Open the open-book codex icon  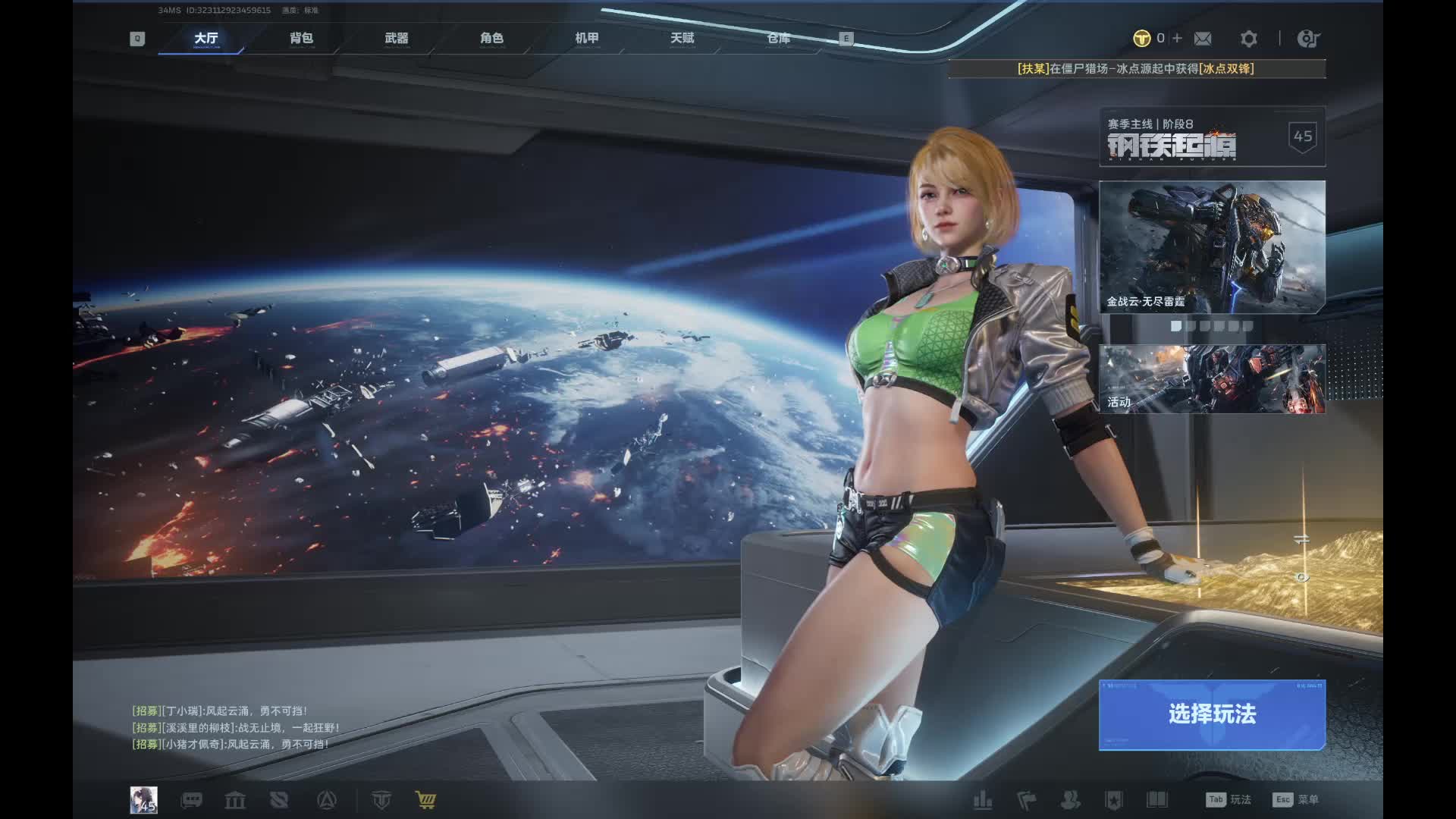point(1156,800)
